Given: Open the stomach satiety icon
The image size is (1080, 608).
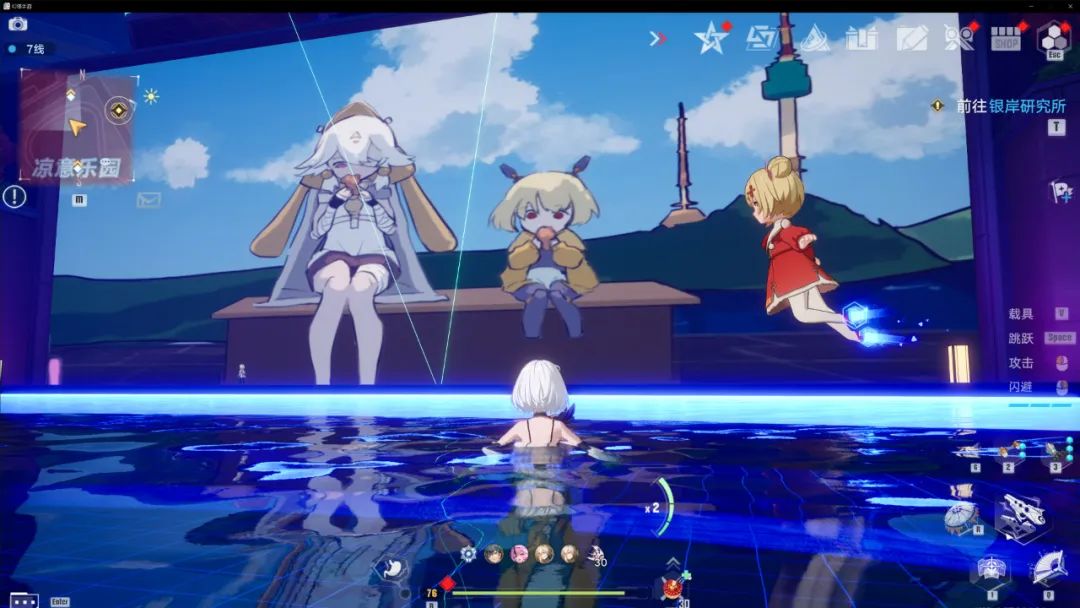Looking at the screenshot, I should [x=391, y=568].
